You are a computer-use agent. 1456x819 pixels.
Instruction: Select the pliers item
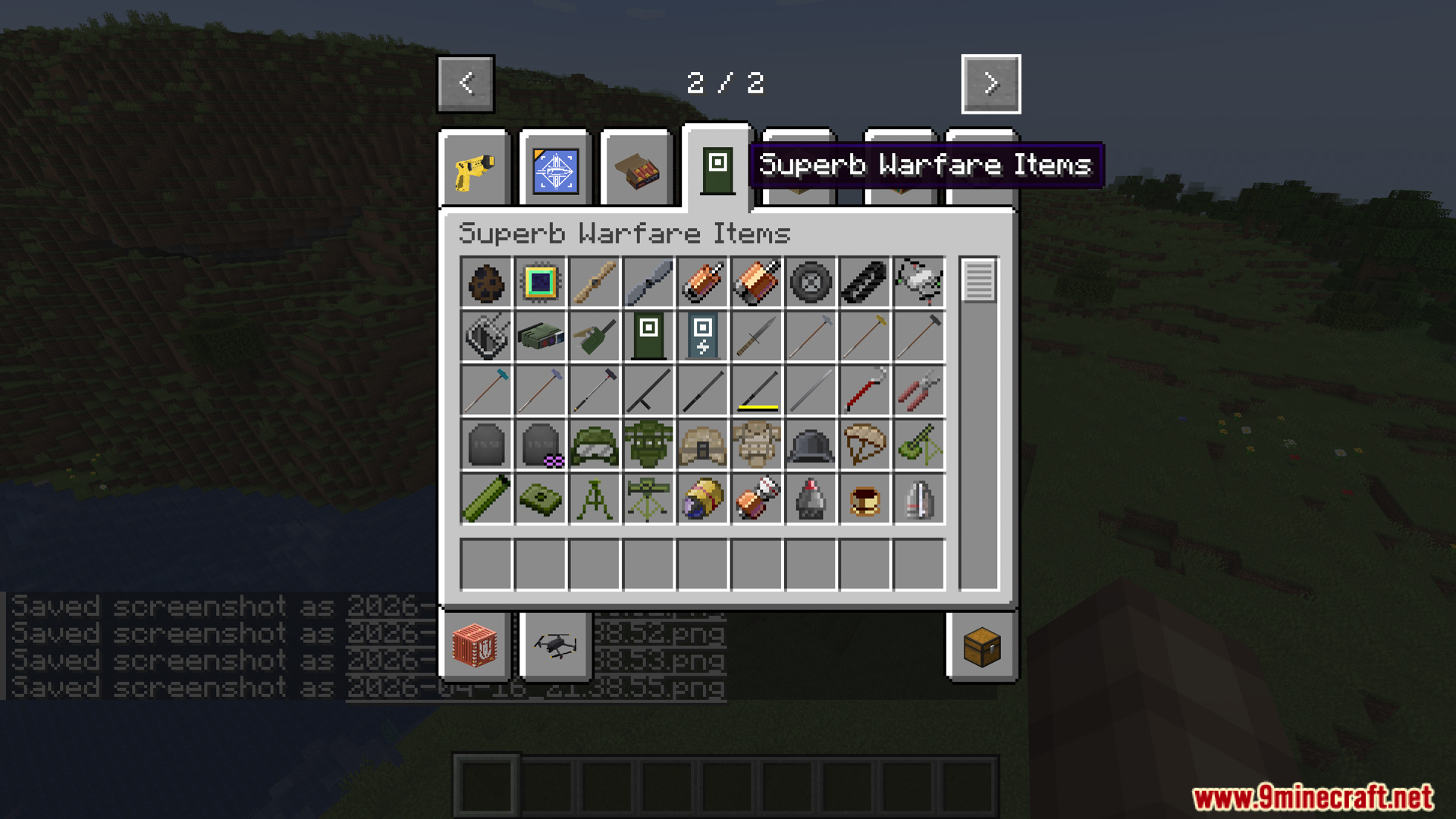[x=918, y=391]
